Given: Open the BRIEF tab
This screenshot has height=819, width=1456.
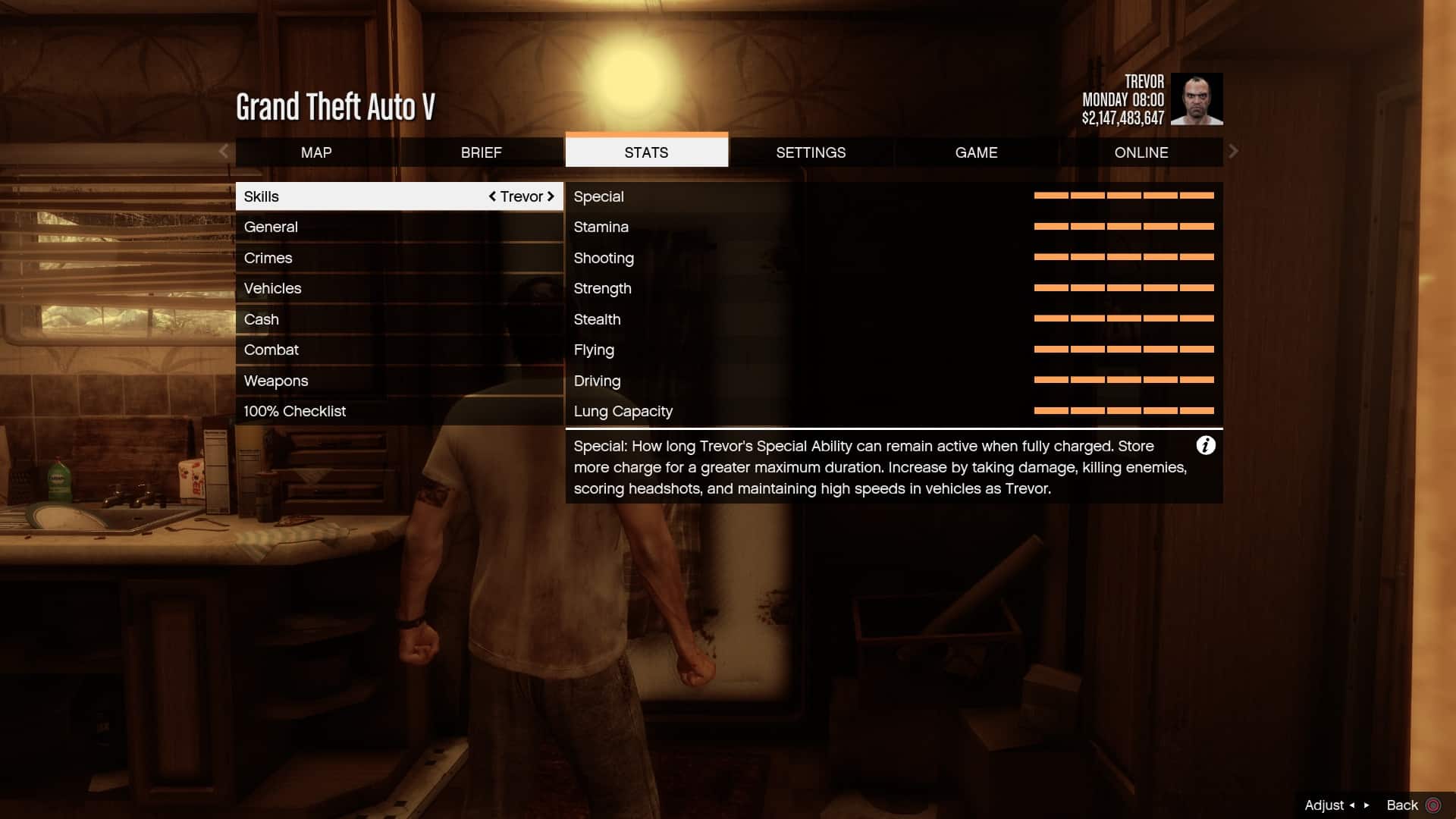Looking at the screenshot, I should [481, 152].
